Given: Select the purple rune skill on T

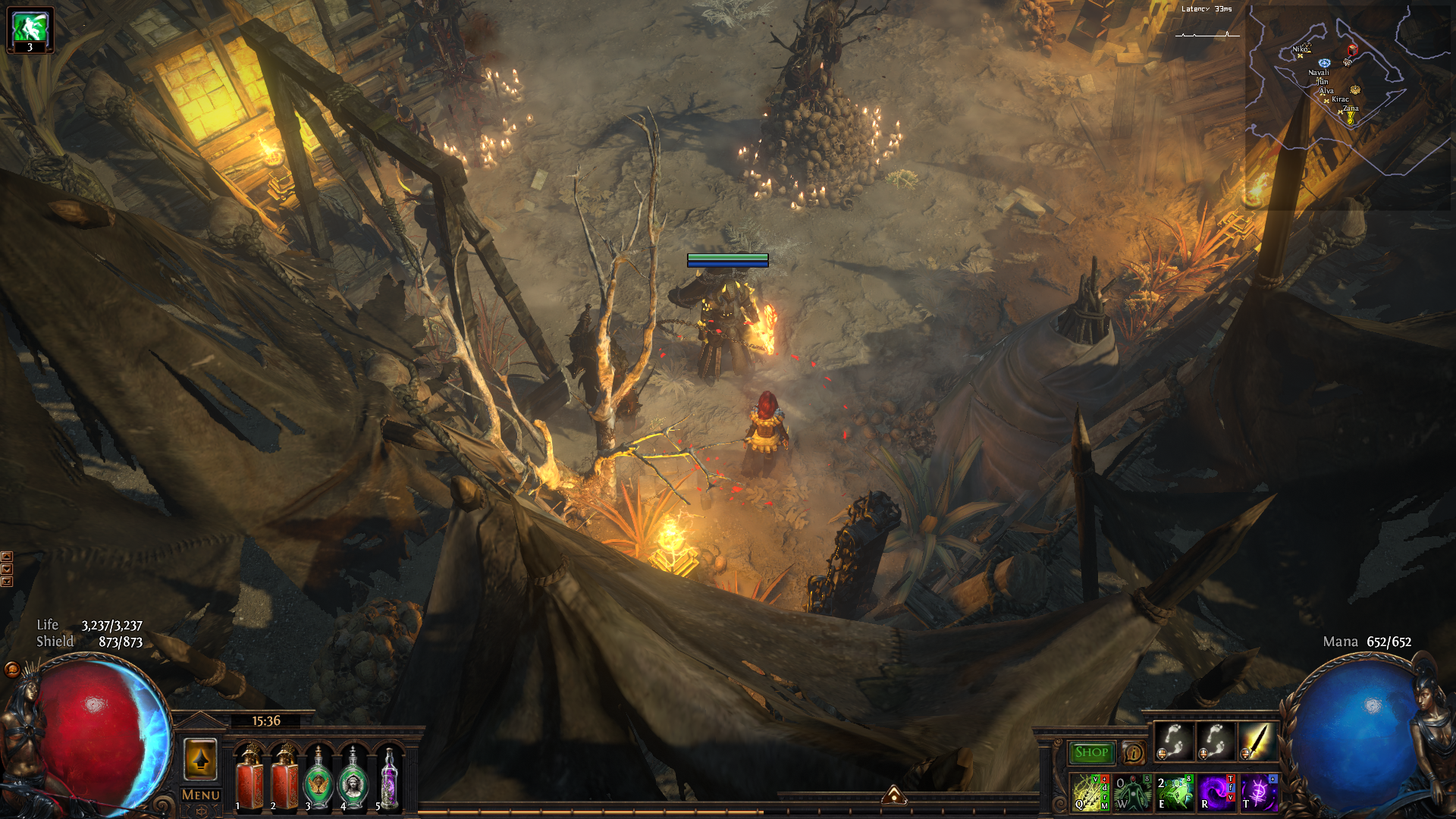Looking at the screenshot, I should (1258, 792).
